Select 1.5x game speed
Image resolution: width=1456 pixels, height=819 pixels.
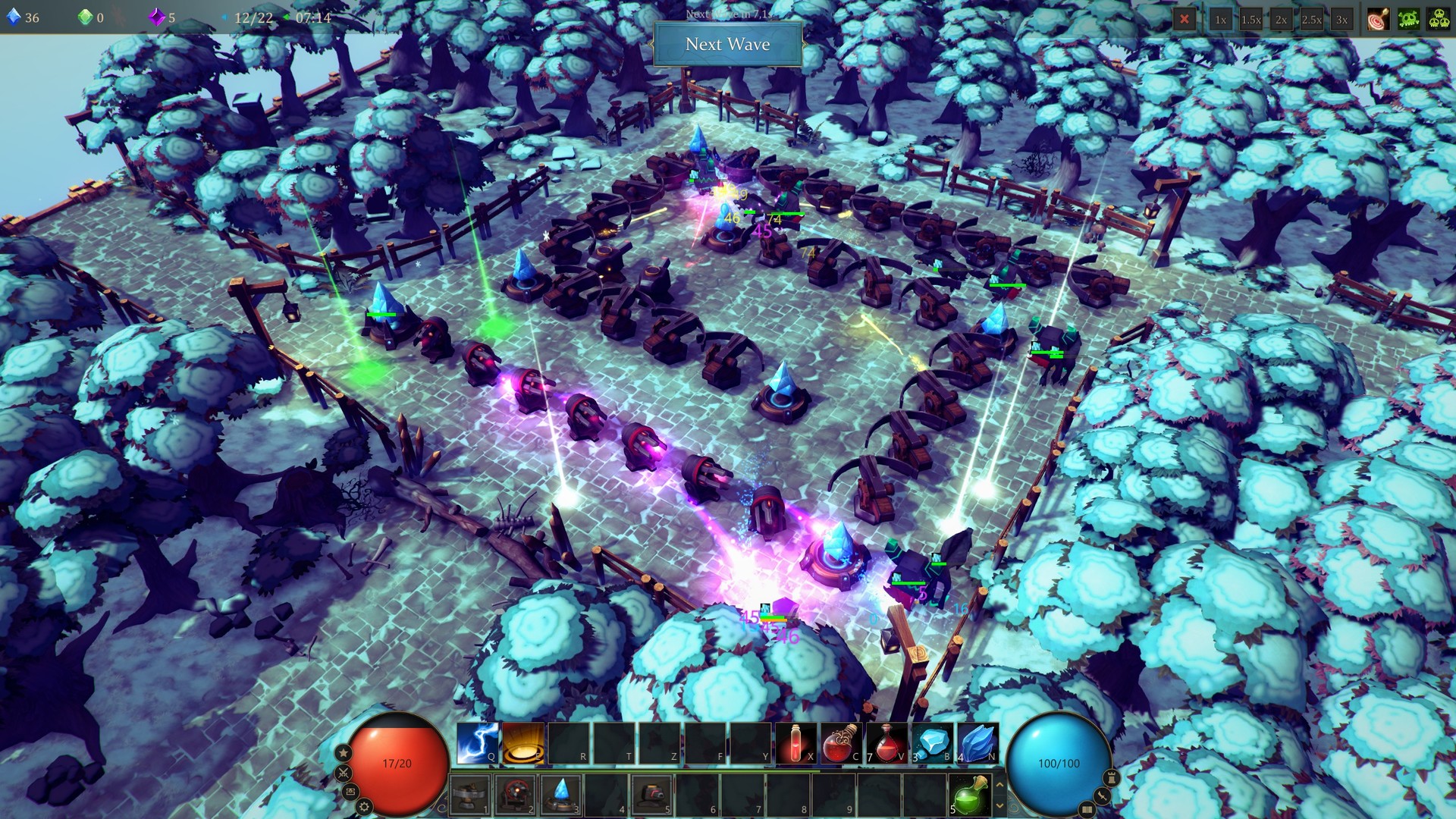coord(1251,20)
